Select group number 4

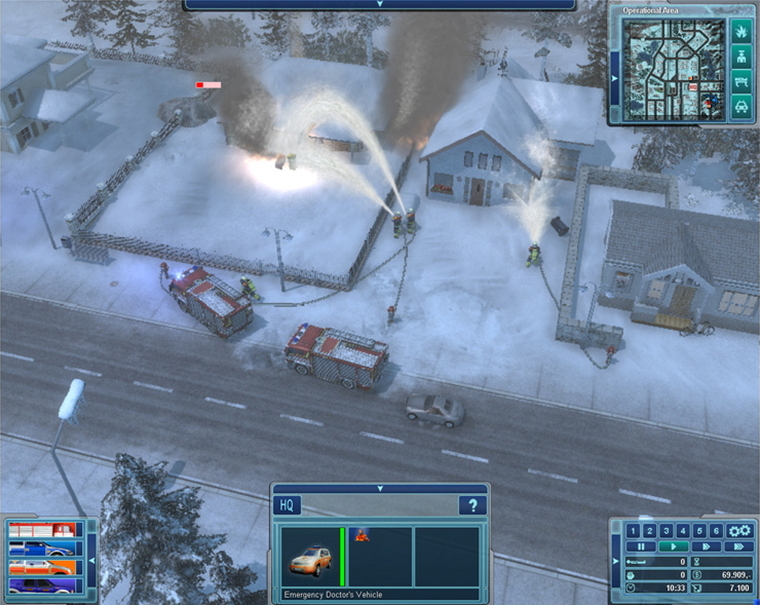pos(683,531)
